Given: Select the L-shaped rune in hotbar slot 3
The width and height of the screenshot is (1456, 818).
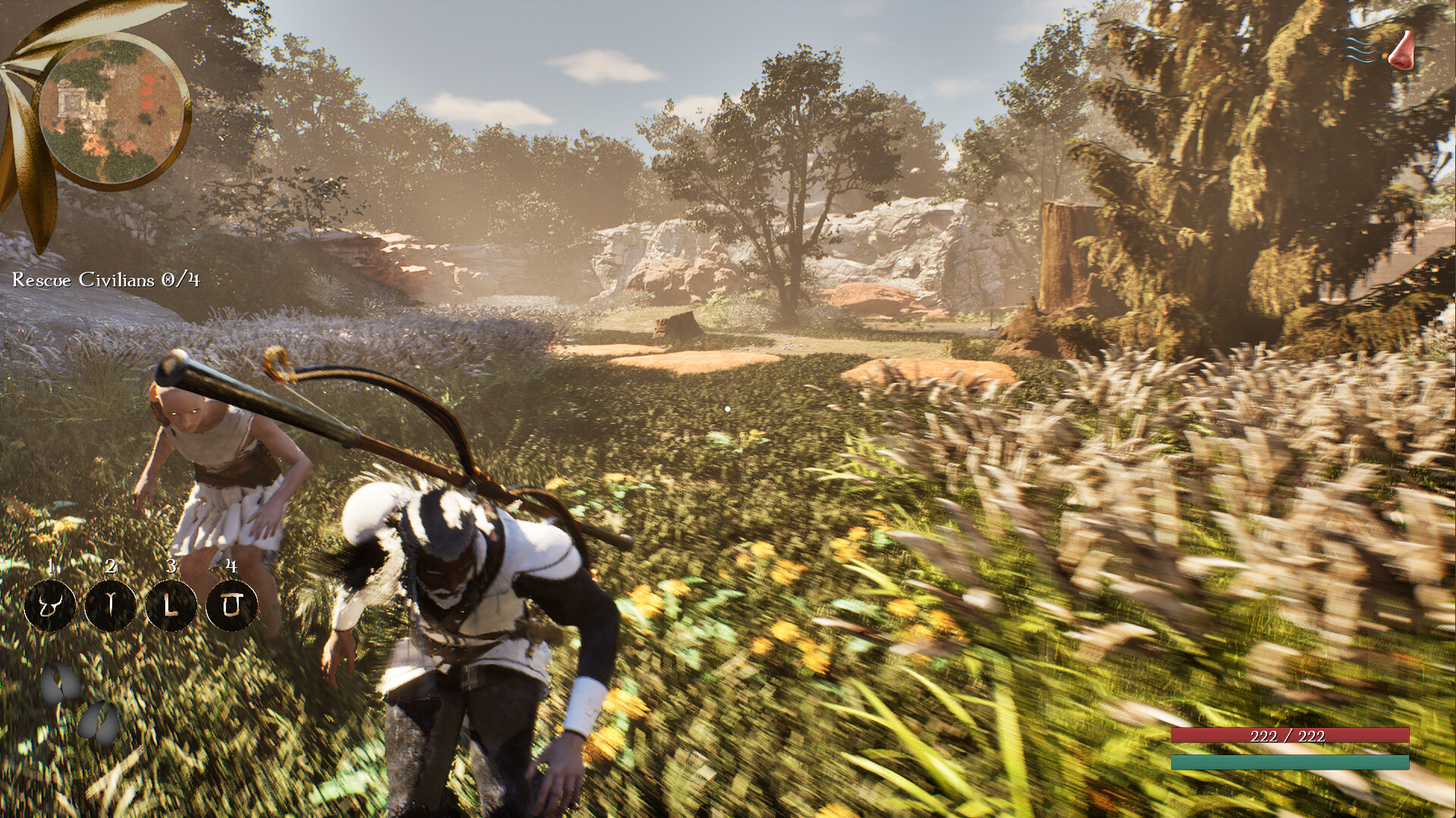Looking at the screenshot, I should click(173, 606).
